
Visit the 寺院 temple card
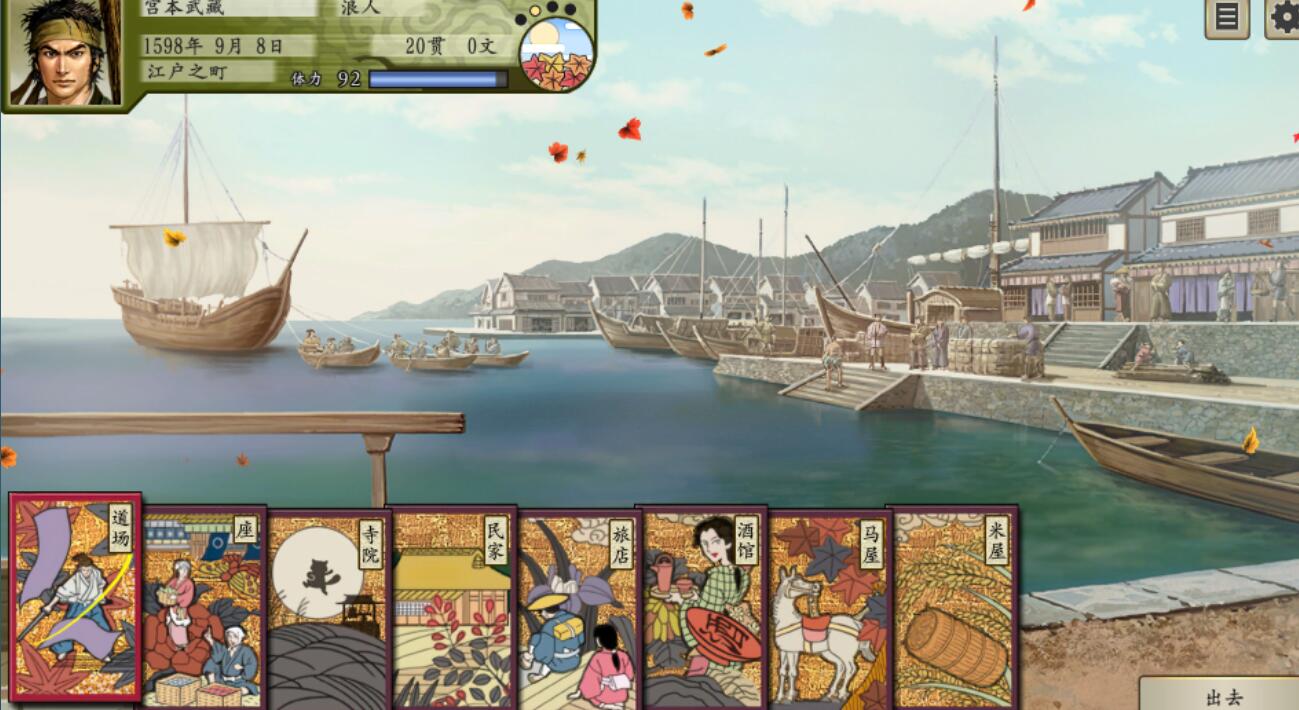point(328,610)
